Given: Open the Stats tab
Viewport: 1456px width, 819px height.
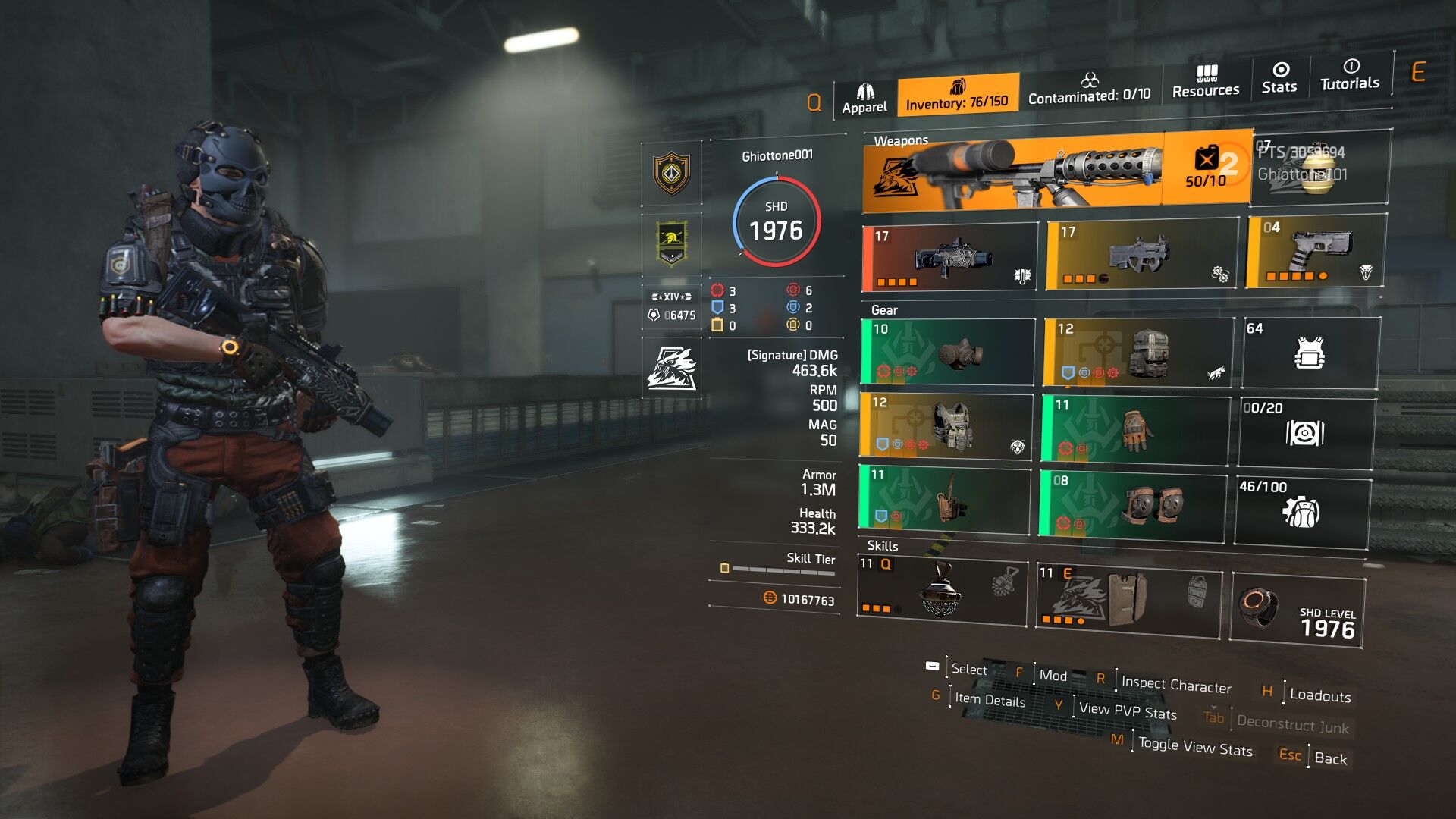Looking at the screenshot, I should tap(1279, 79).
